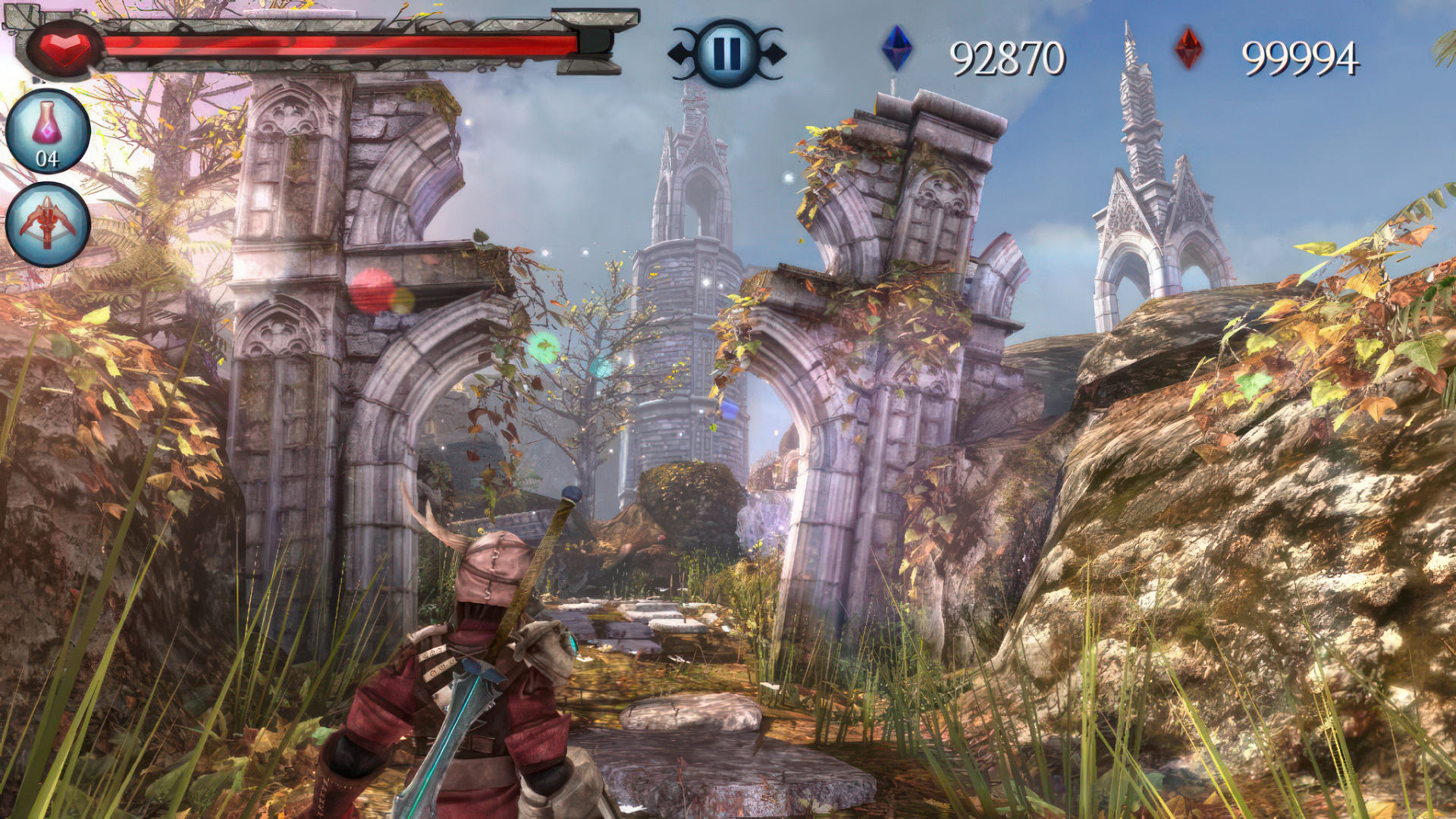Activate the red crossbow weapon icon
The width and height of the screenshot is (1456, 819).
48,224
